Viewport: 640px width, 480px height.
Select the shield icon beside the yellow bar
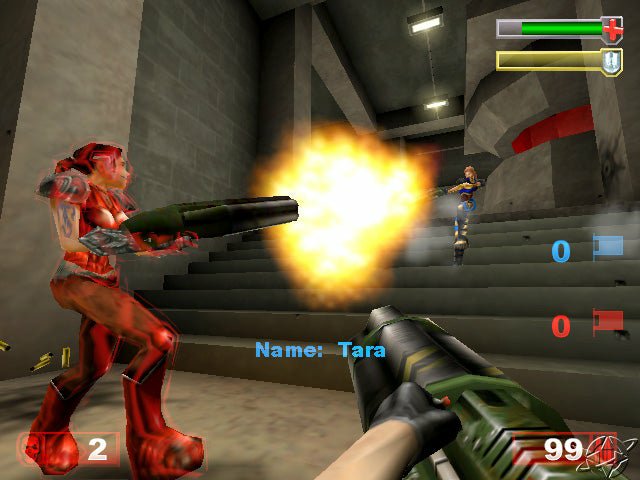[x=610, y=61]
